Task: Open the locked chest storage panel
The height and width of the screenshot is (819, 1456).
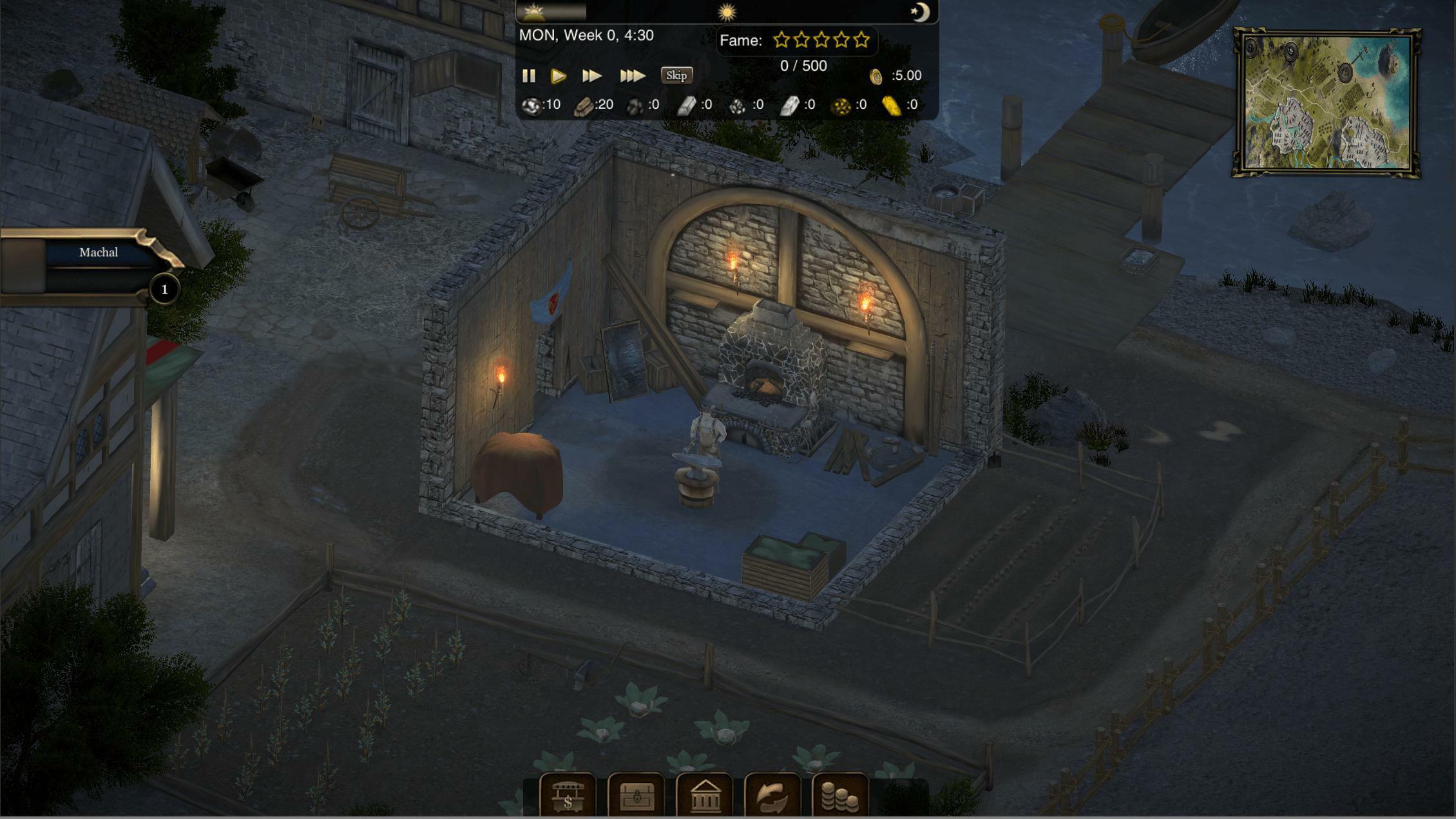Action: point(637,795)
